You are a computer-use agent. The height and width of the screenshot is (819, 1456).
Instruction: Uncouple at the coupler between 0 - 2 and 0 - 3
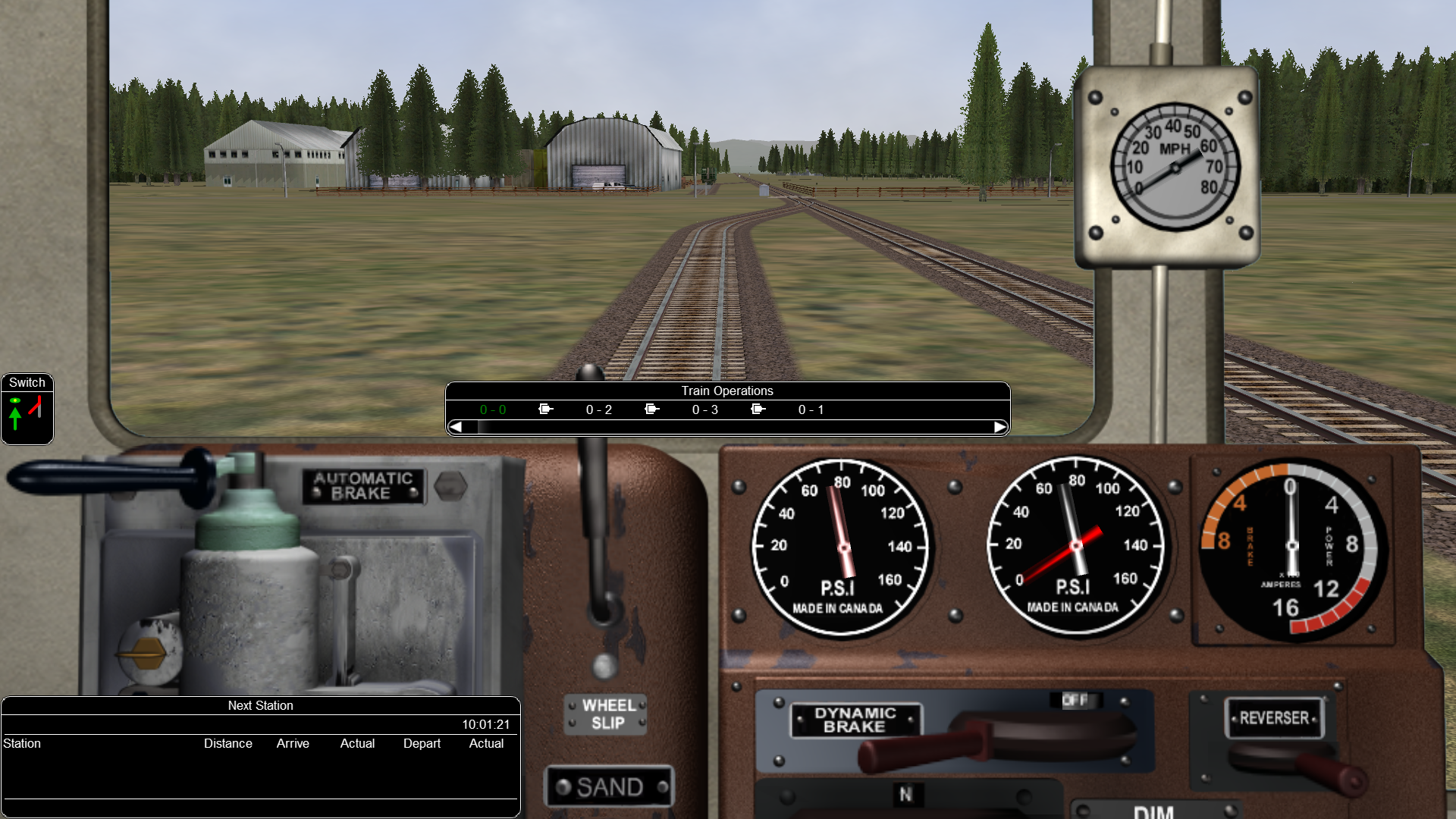point(652,409)
